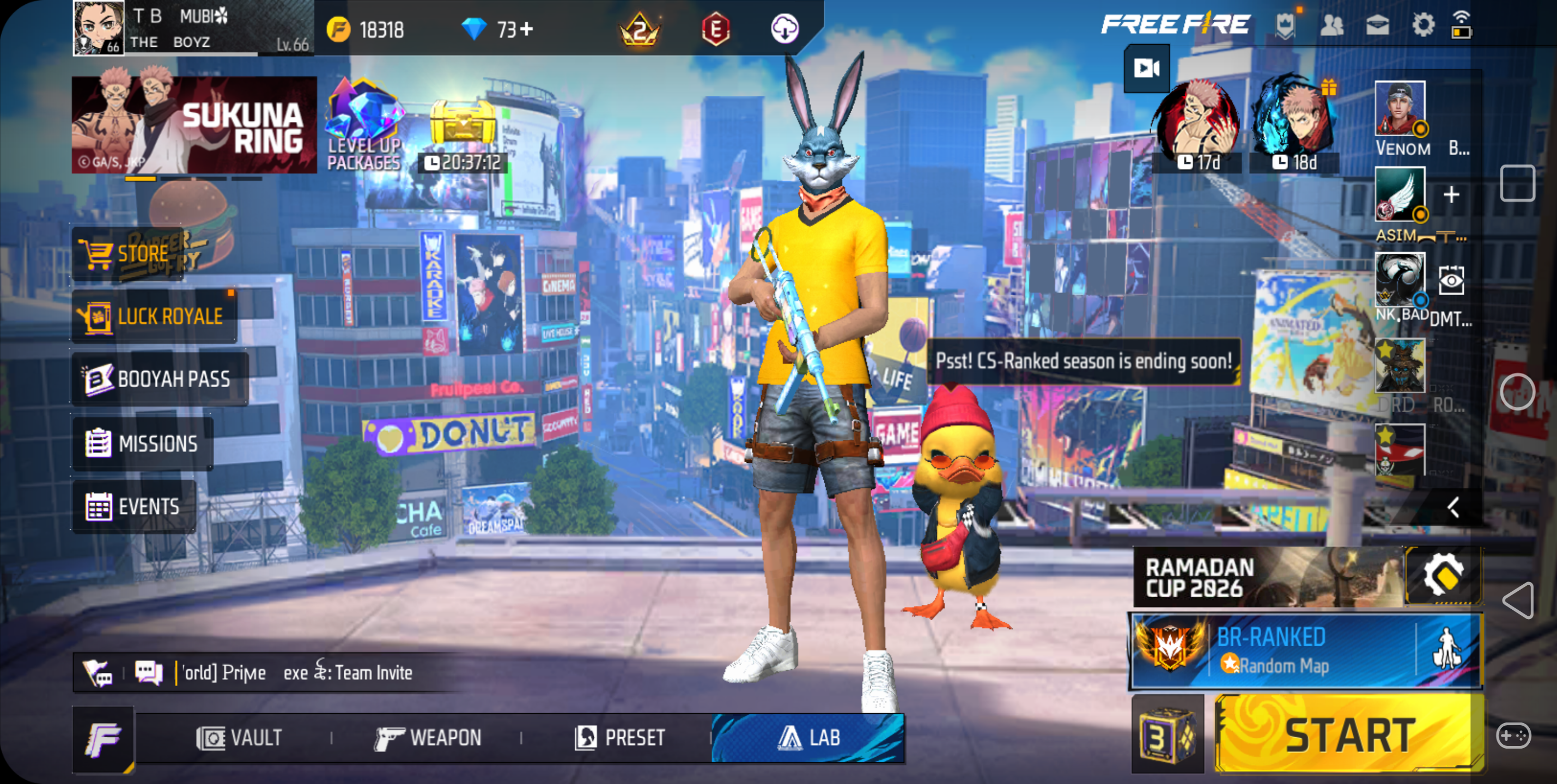
Task: Open the Sukuna Ring event banner
Action: (194, 125)
